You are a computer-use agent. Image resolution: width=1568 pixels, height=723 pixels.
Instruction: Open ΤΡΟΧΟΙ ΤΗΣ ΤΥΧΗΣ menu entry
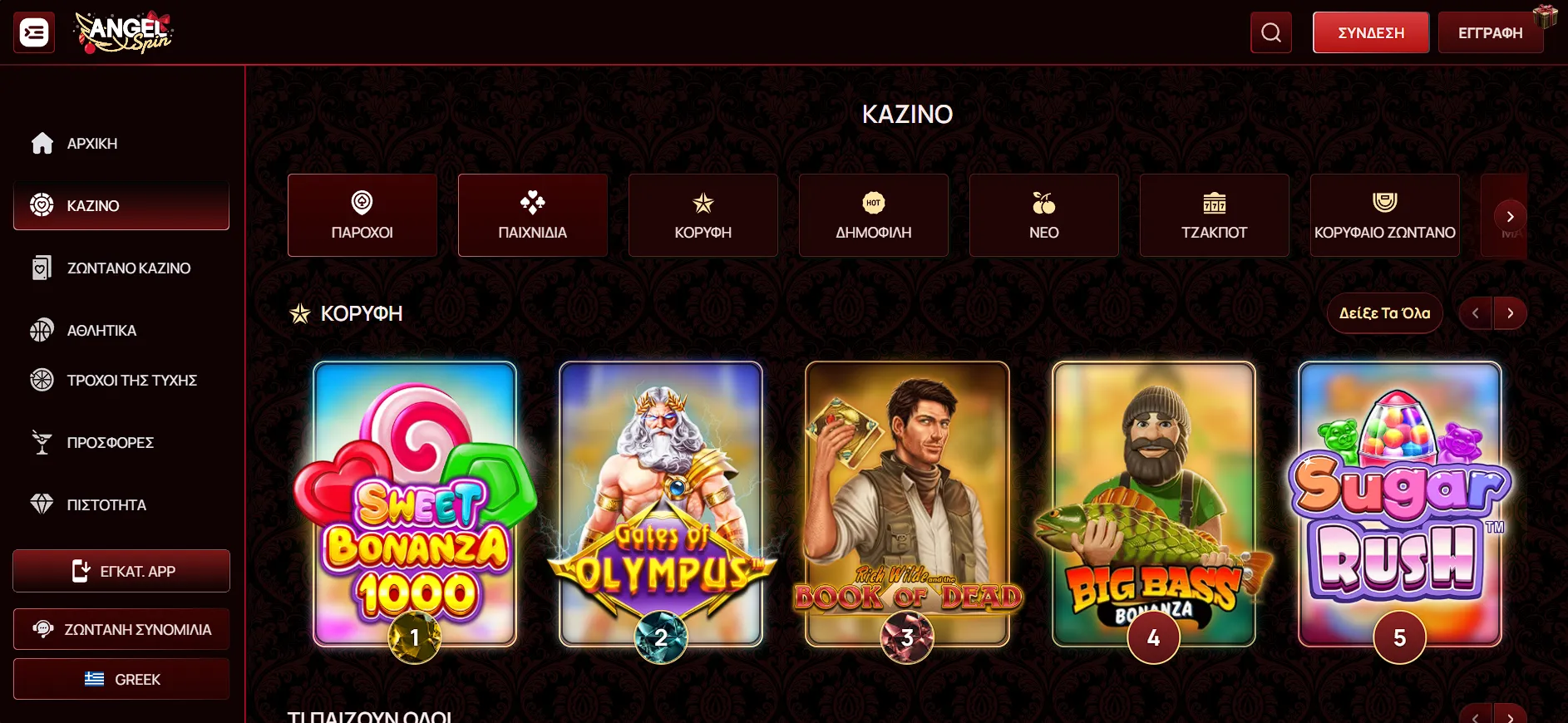click(x=131, y=381)
